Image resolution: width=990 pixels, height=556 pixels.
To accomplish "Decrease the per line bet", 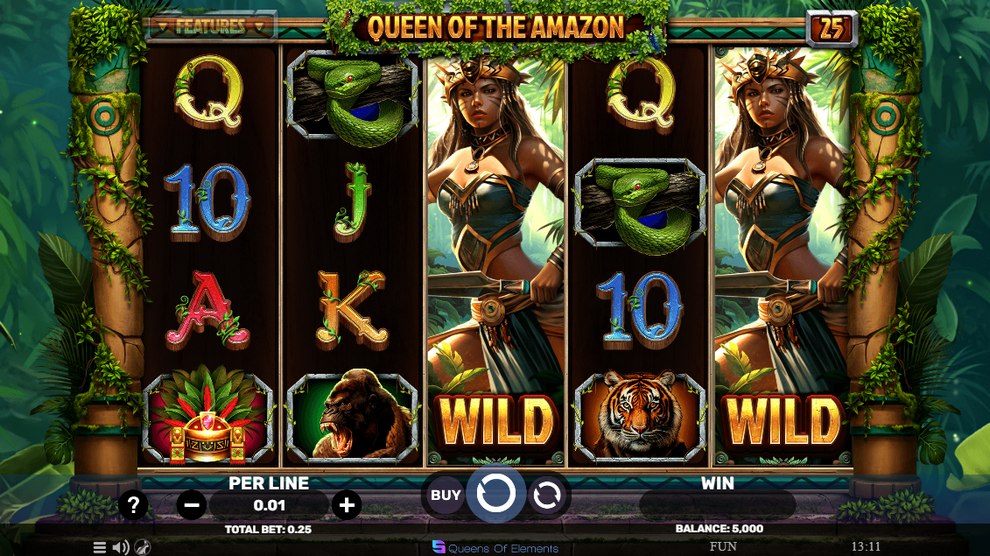I will [192, 505].
